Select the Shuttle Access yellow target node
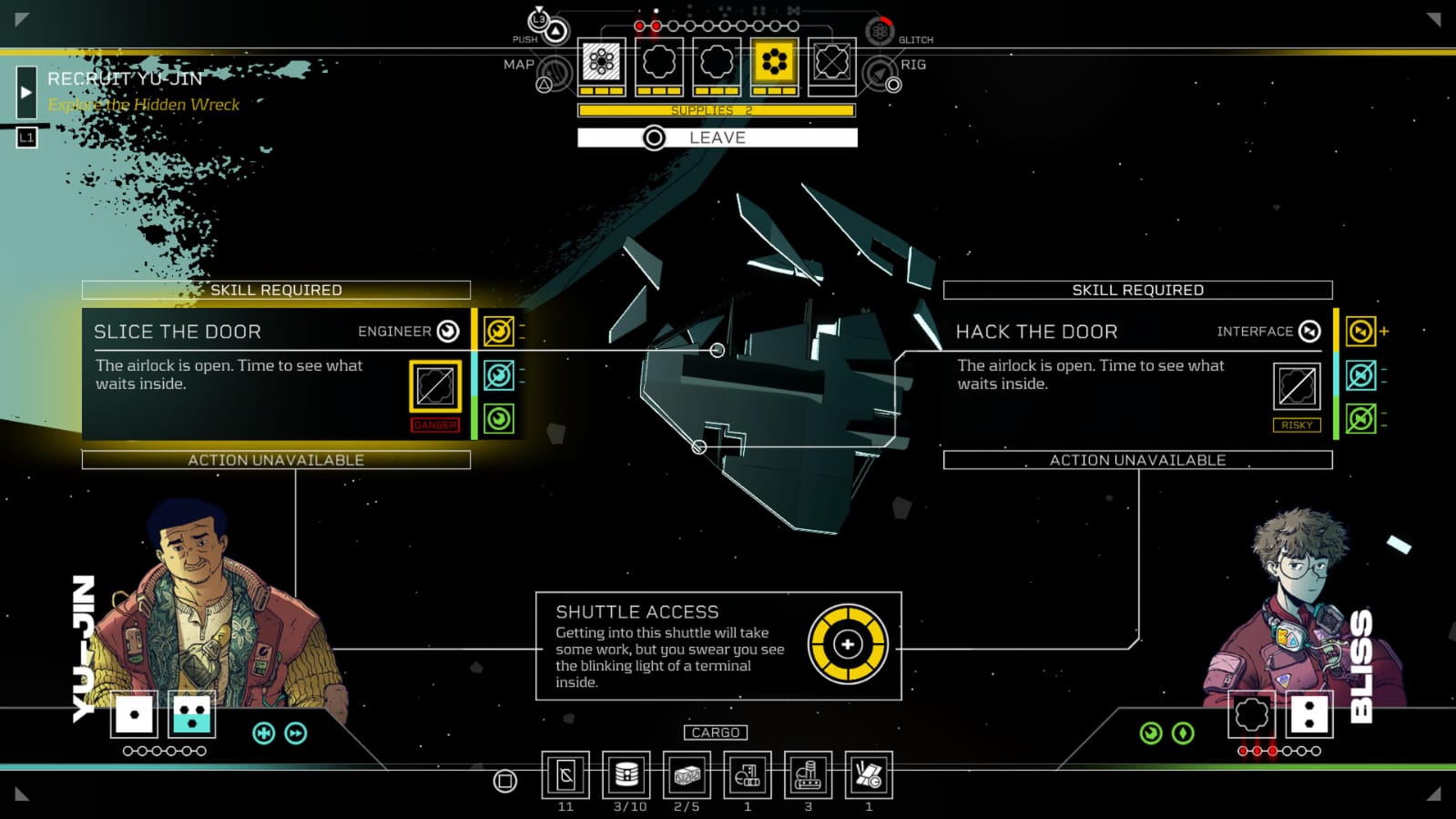This screenshot has width=1456, height=819. click(848, 644)
